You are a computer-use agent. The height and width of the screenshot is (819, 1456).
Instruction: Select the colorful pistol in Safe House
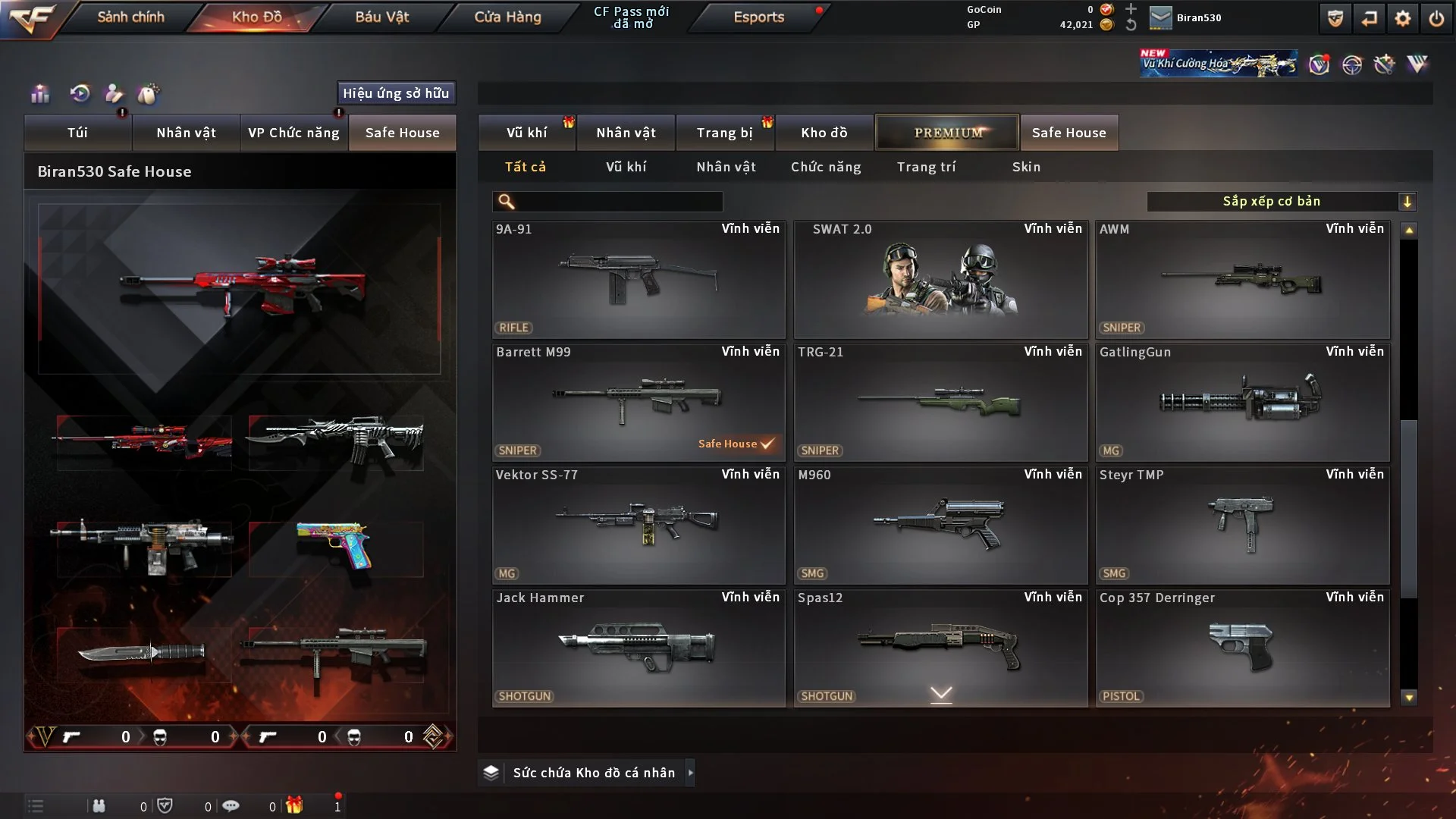point(335,546)
